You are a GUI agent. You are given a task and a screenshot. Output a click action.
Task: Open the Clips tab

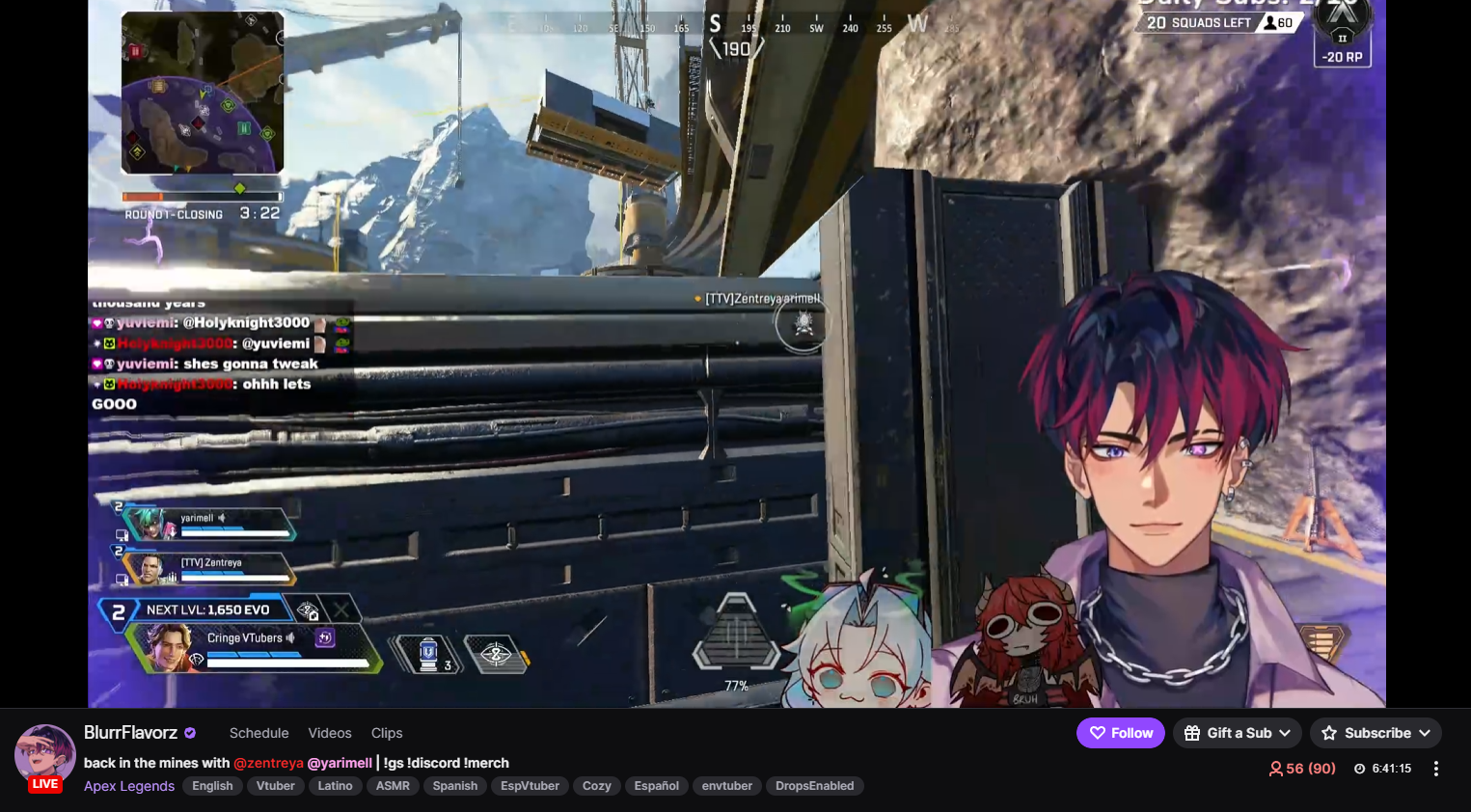(387, 733)
